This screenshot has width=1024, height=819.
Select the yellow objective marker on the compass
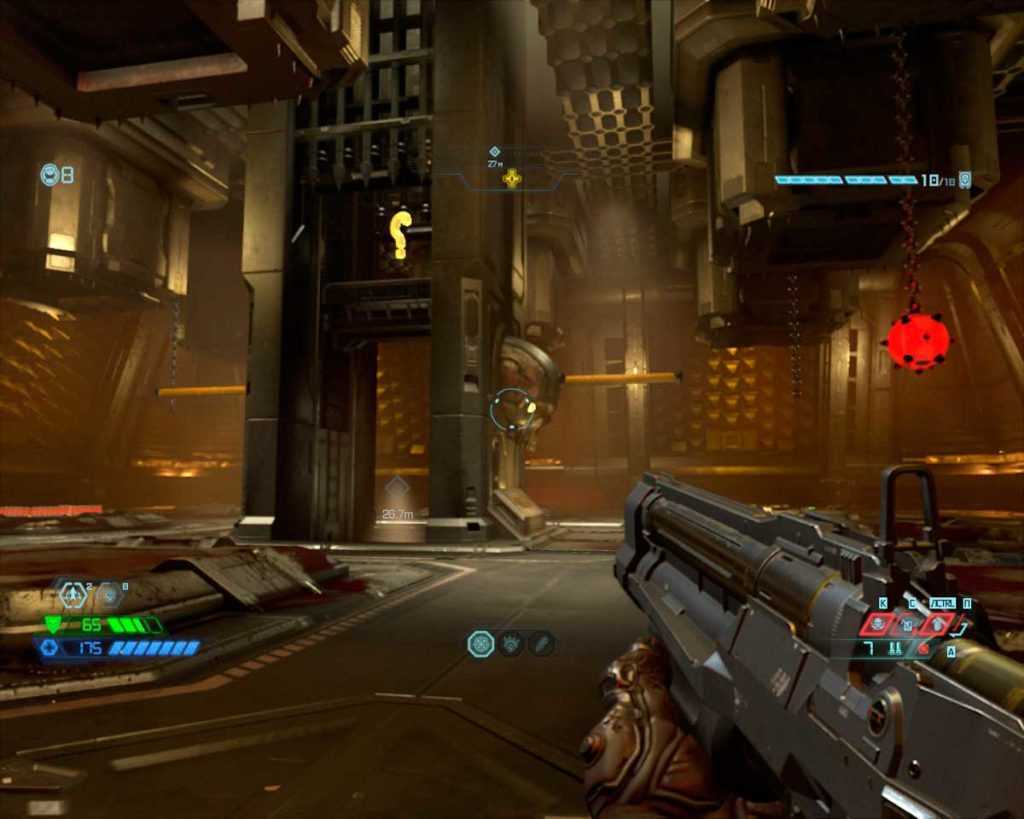pyautogui.click(x=512, y=179)
